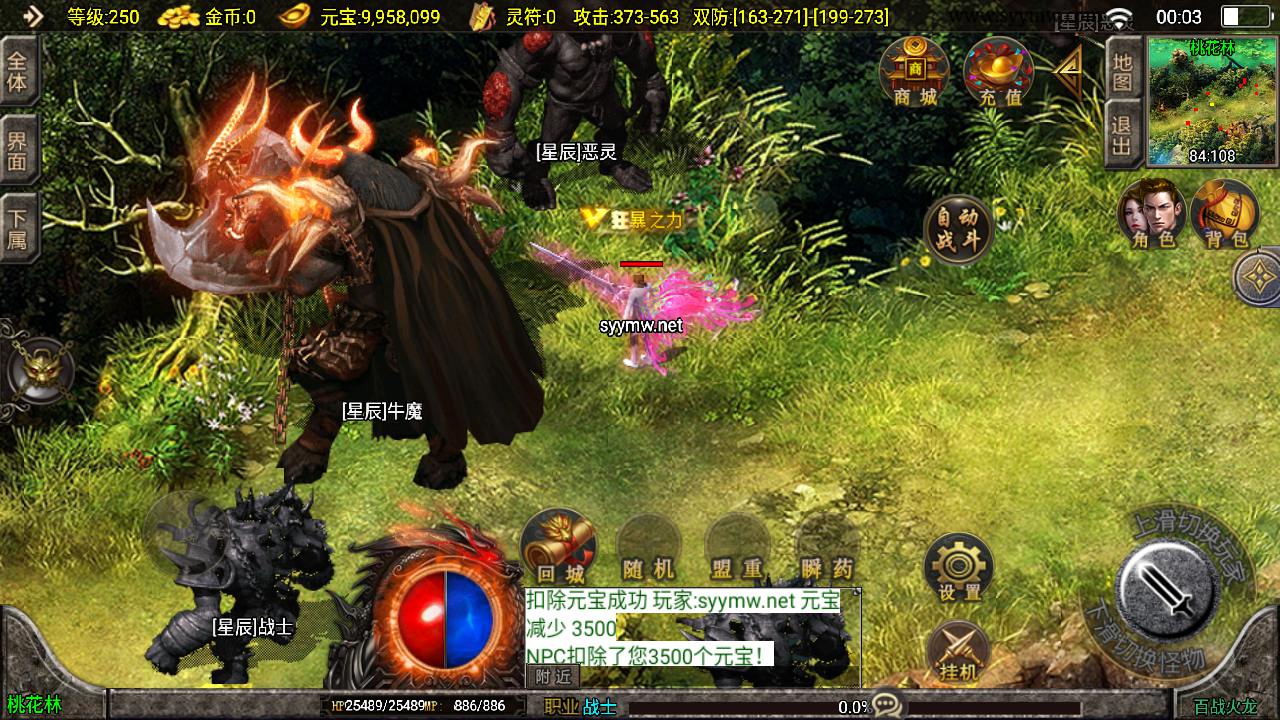Open the chat bubble icon
The width and height of the screenshot is (1280, 720).
[886, 705]
